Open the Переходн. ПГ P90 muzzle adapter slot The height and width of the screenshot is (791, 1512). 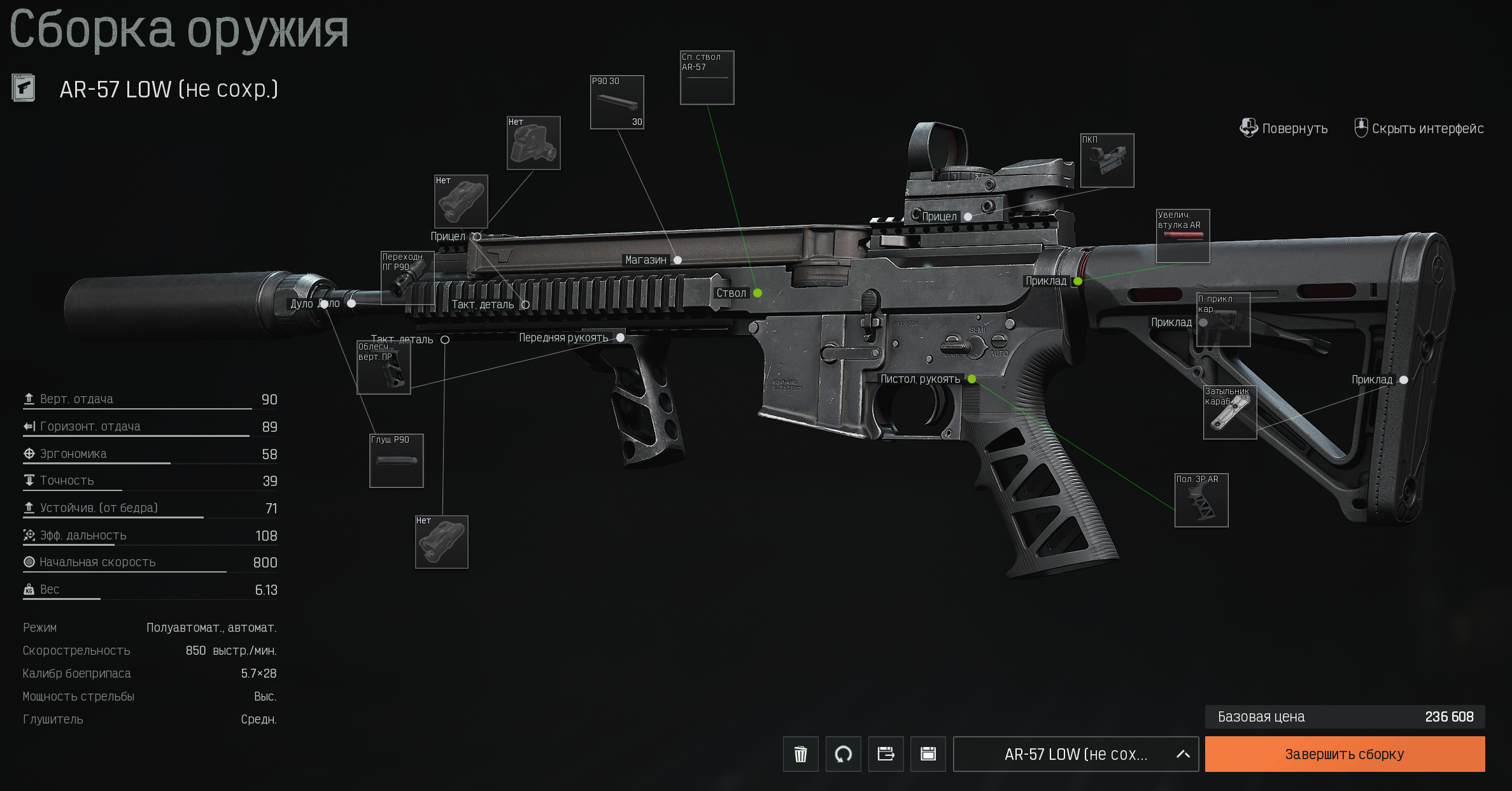pos(407,278)
